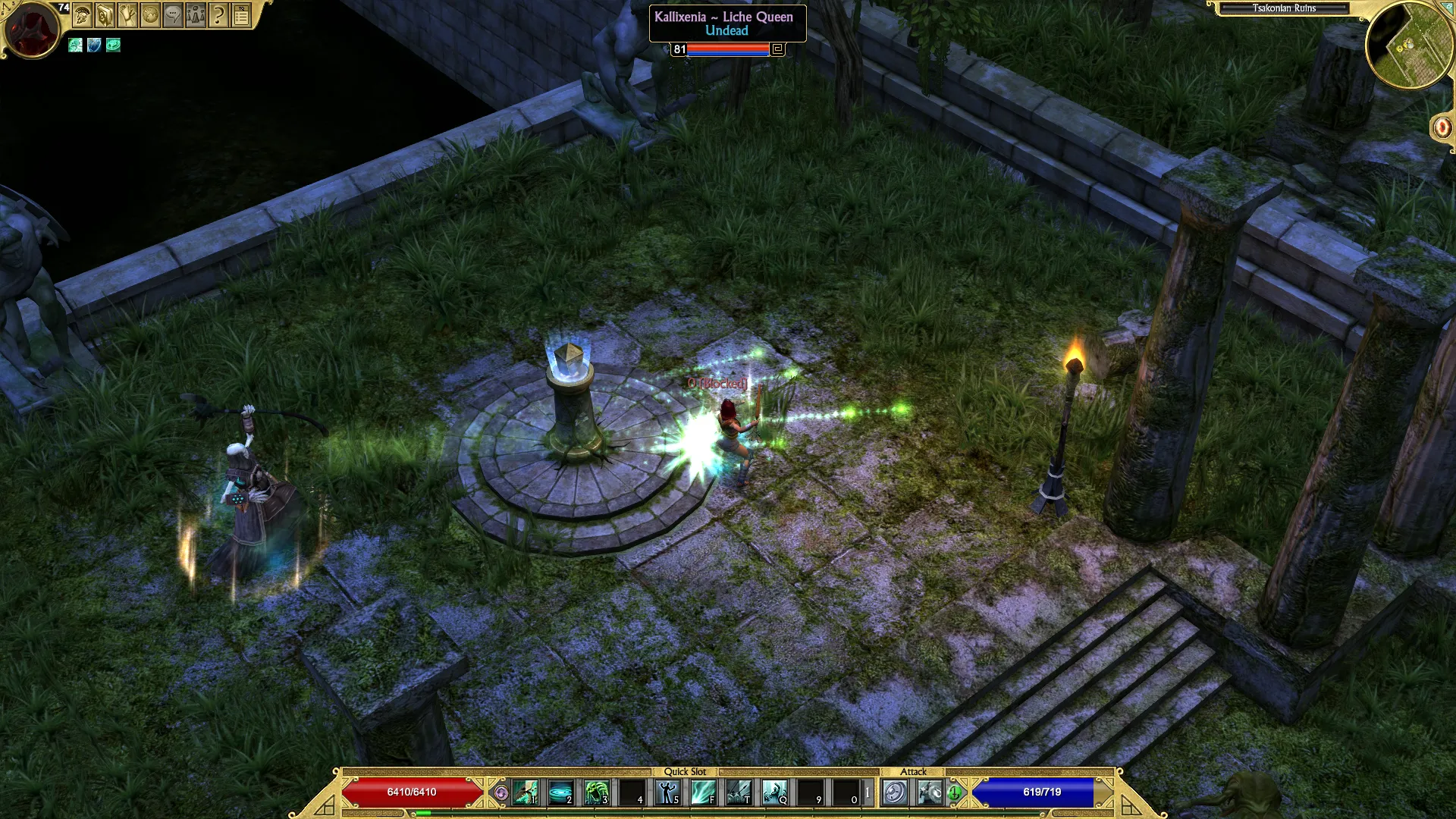Show the world map globe icon
The height and width of the screenshot is (819, 1456).
click(150, 15)
